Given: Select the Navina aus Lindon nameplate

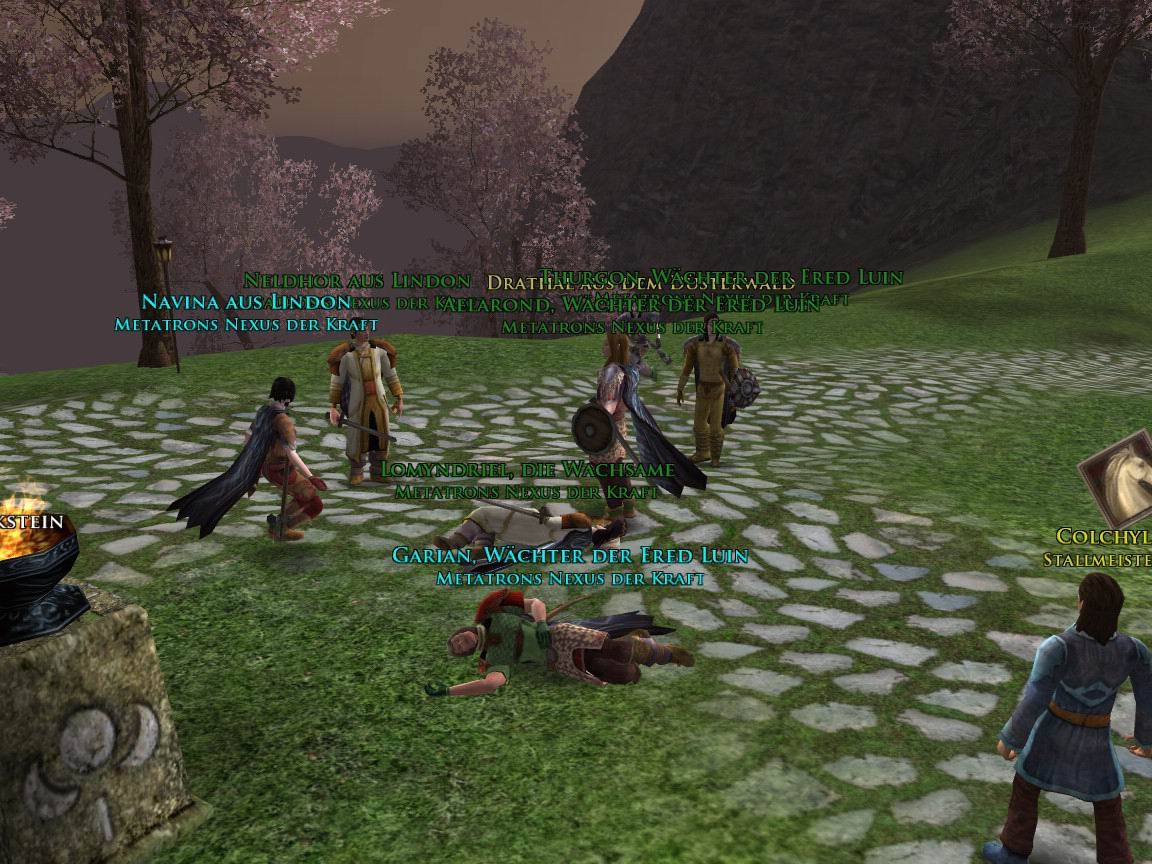Looking at the screenshot, I should coord(246,301).
